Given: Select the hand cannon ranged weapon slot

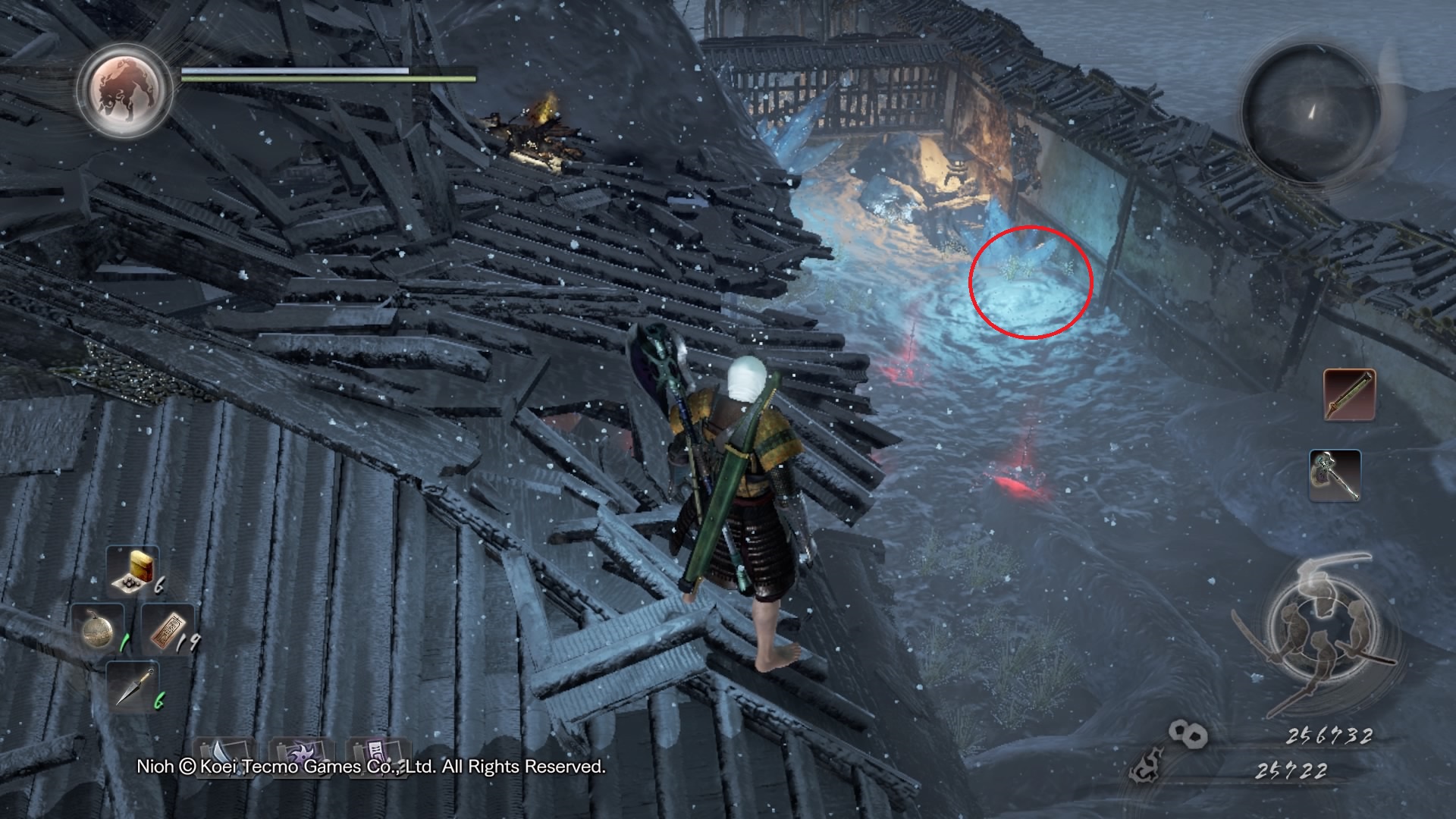Looking at the screenshot, I should [1349, 394].
